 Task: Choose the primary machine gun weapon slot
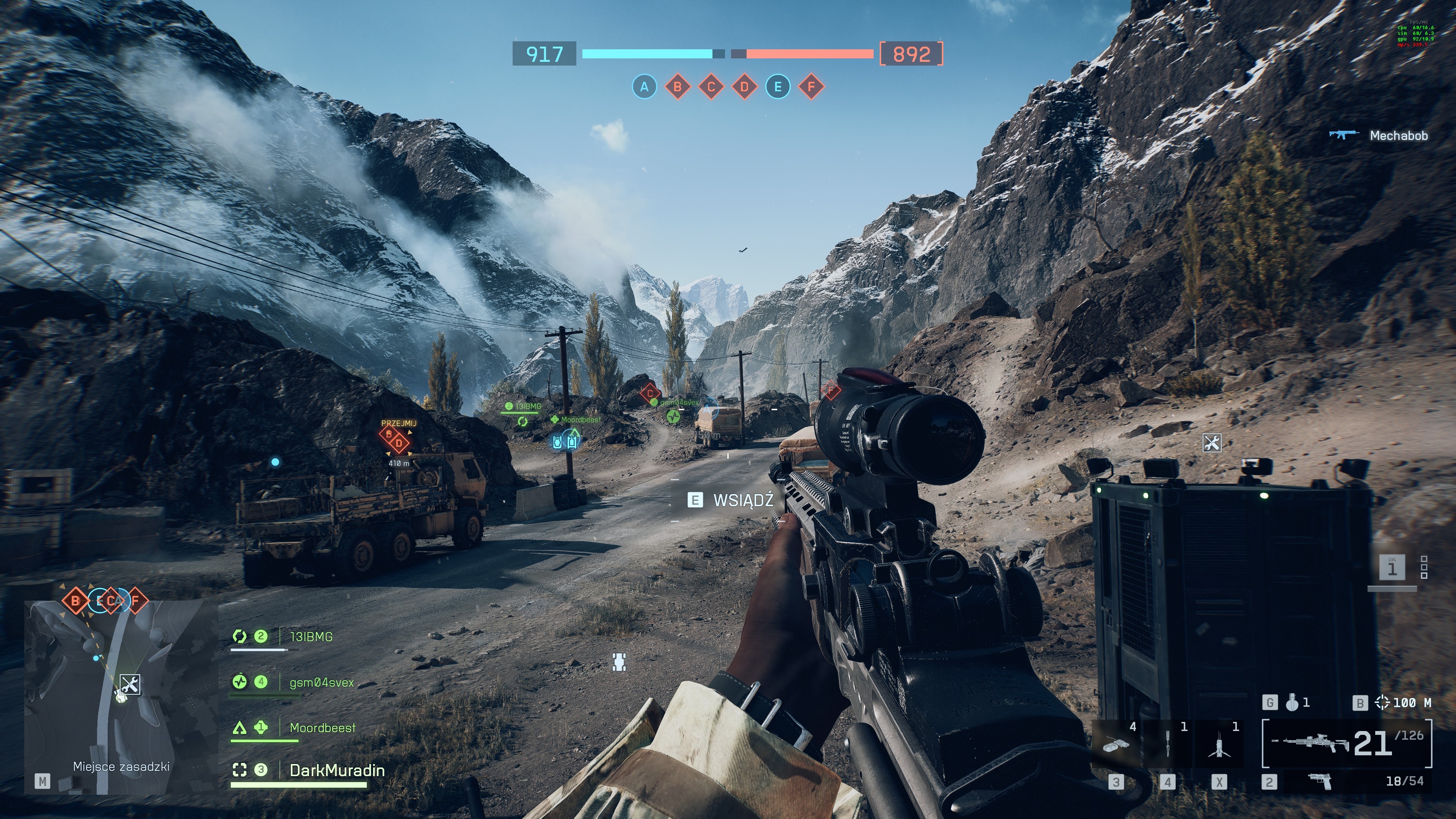pos(1346,743)
